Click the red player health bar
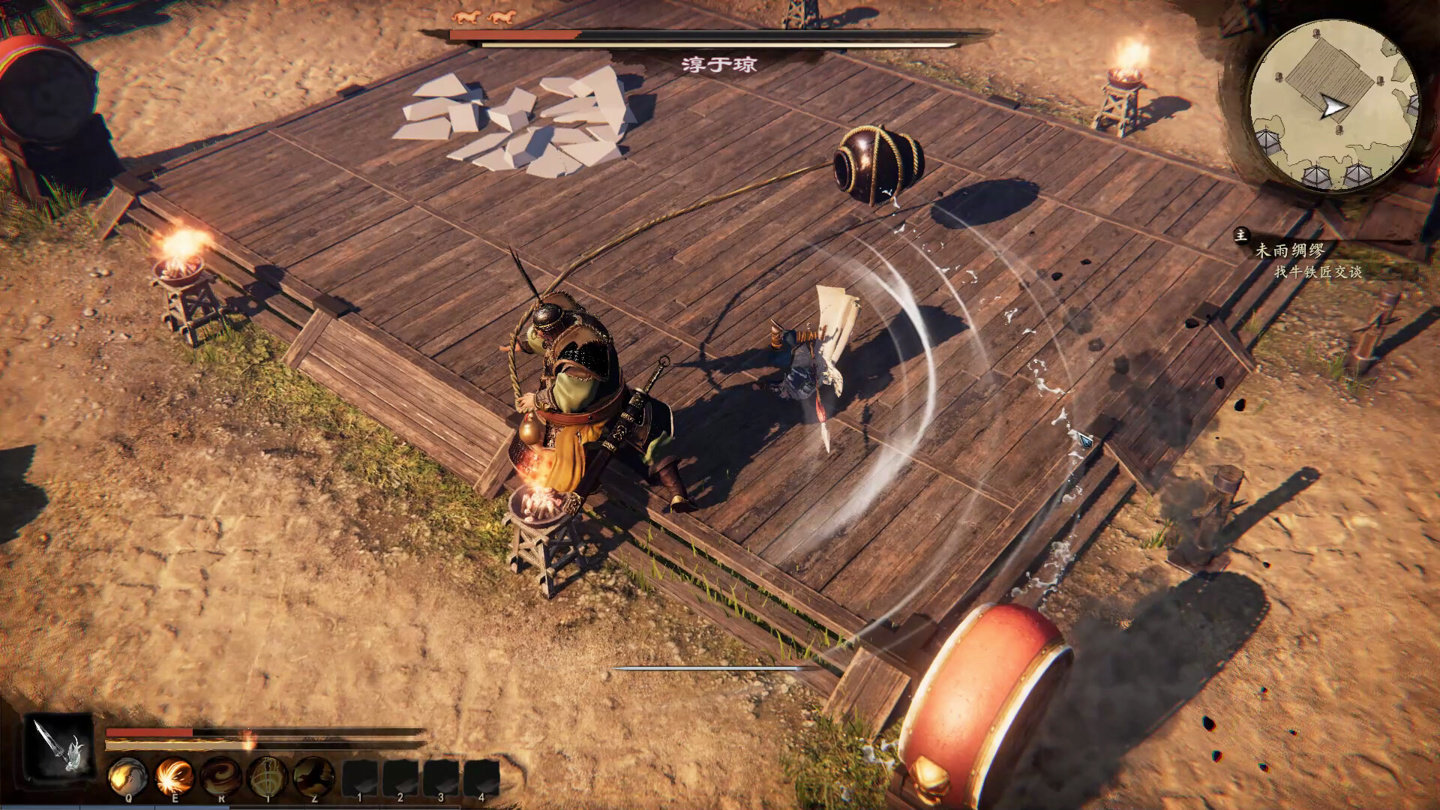This screenshot has height=810, width=1440. pyautogui.click(x=148, y=732)
